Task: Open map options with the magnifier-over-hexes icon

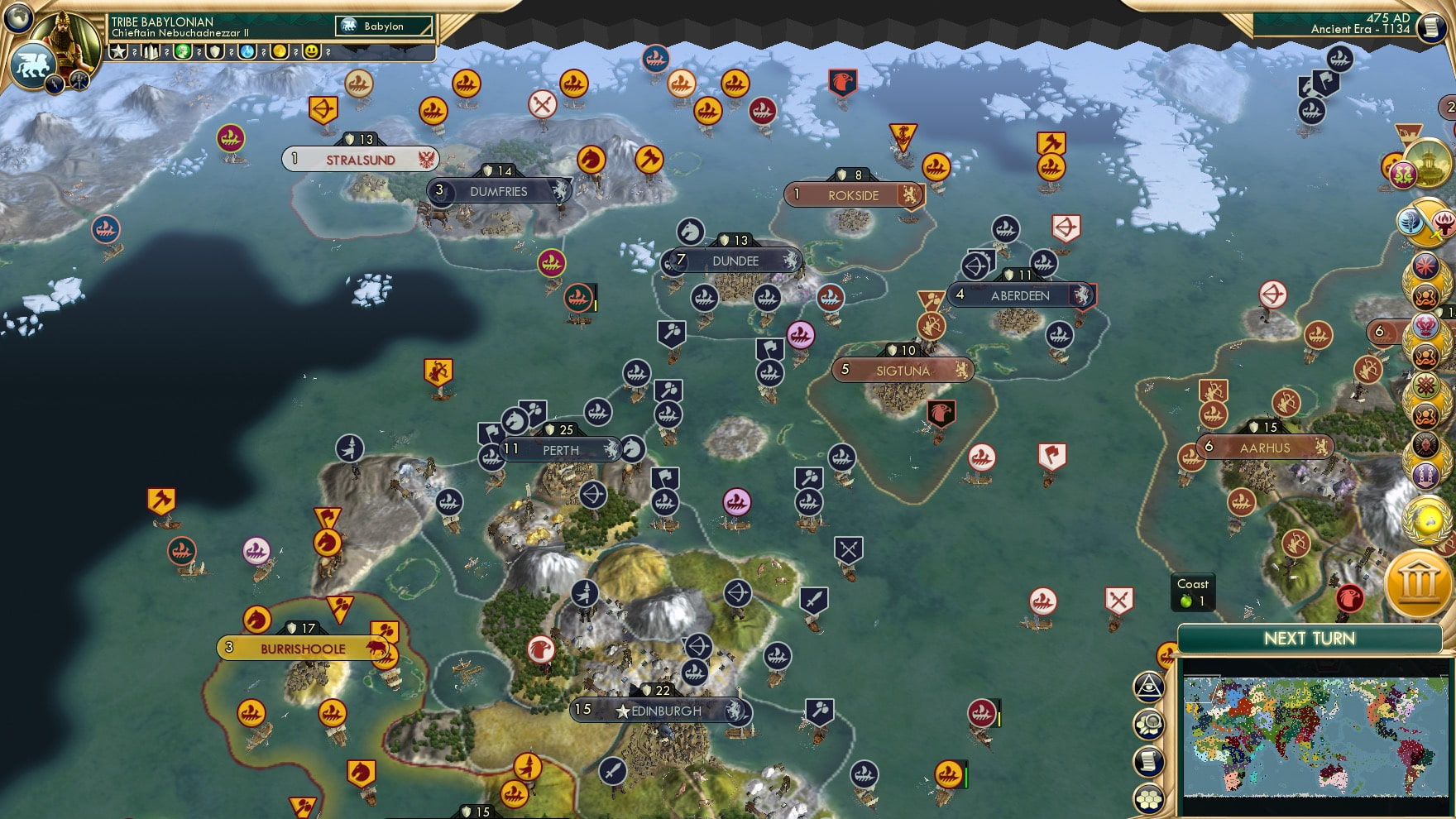Action: click(x=1150, y=723)
